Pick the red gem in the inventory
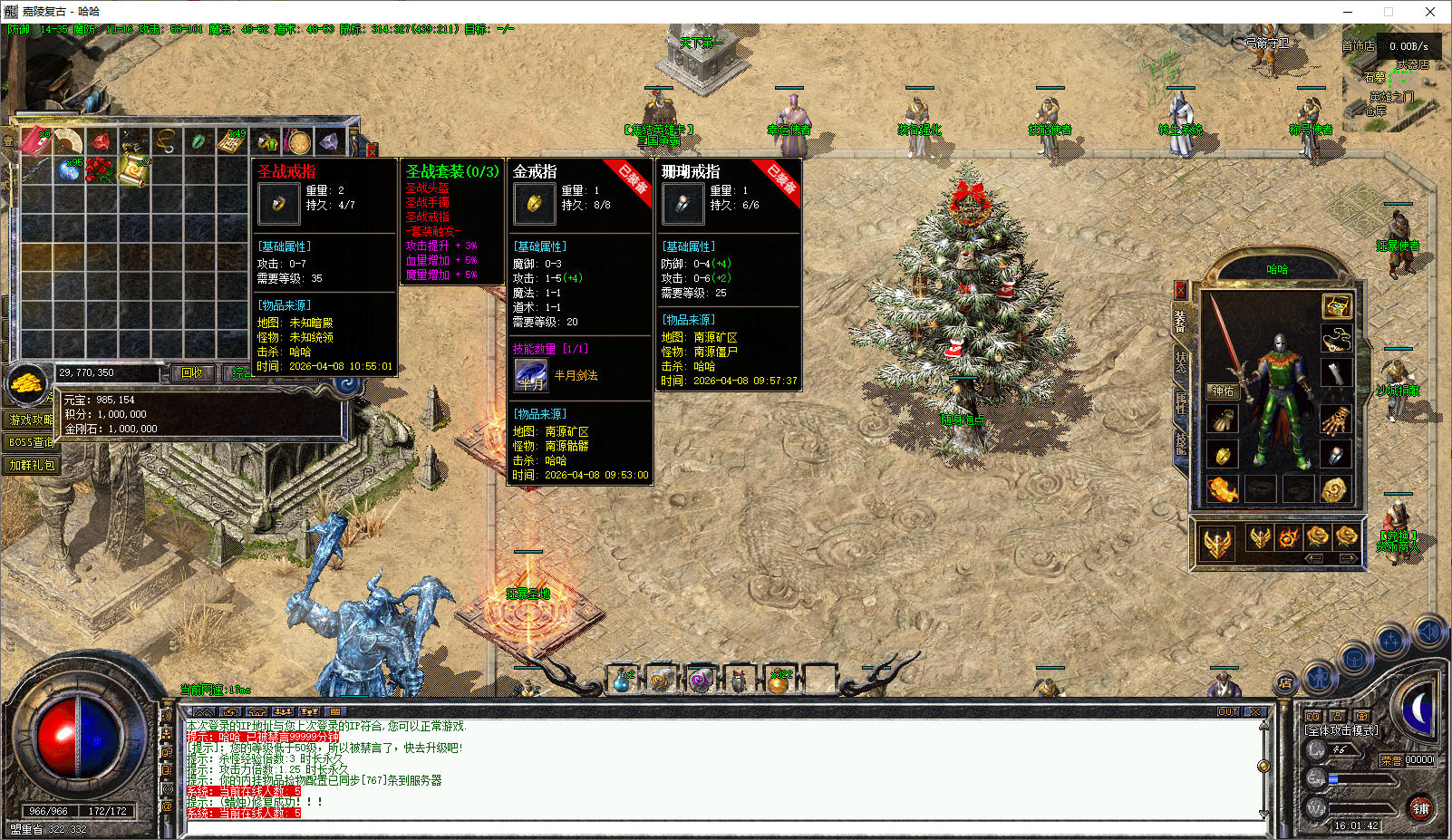Screen dimensions: 1452x840 click(x=101, y=141)
